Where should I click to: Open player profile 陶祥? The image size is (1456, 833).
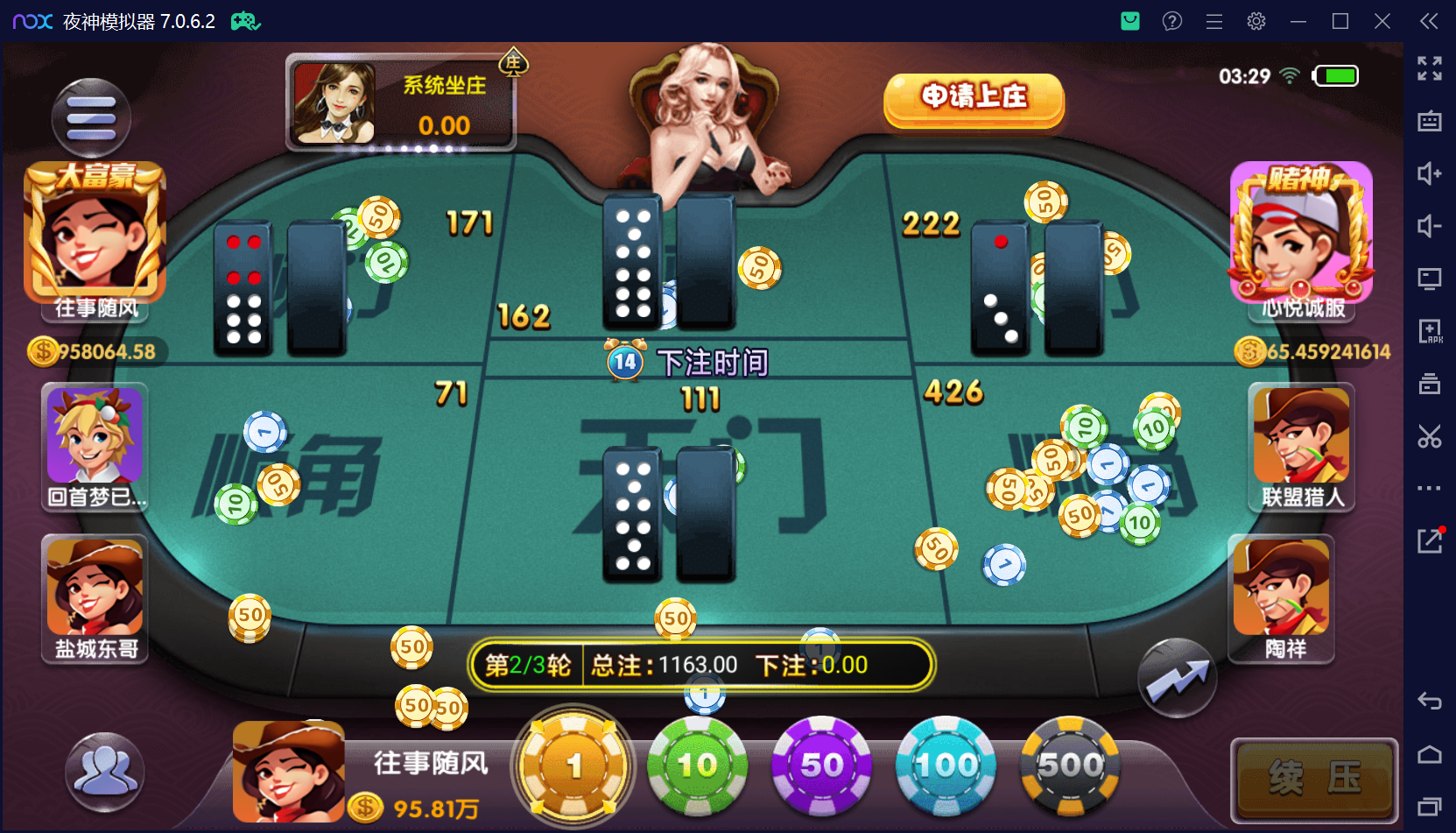[x=1282, y=587]
